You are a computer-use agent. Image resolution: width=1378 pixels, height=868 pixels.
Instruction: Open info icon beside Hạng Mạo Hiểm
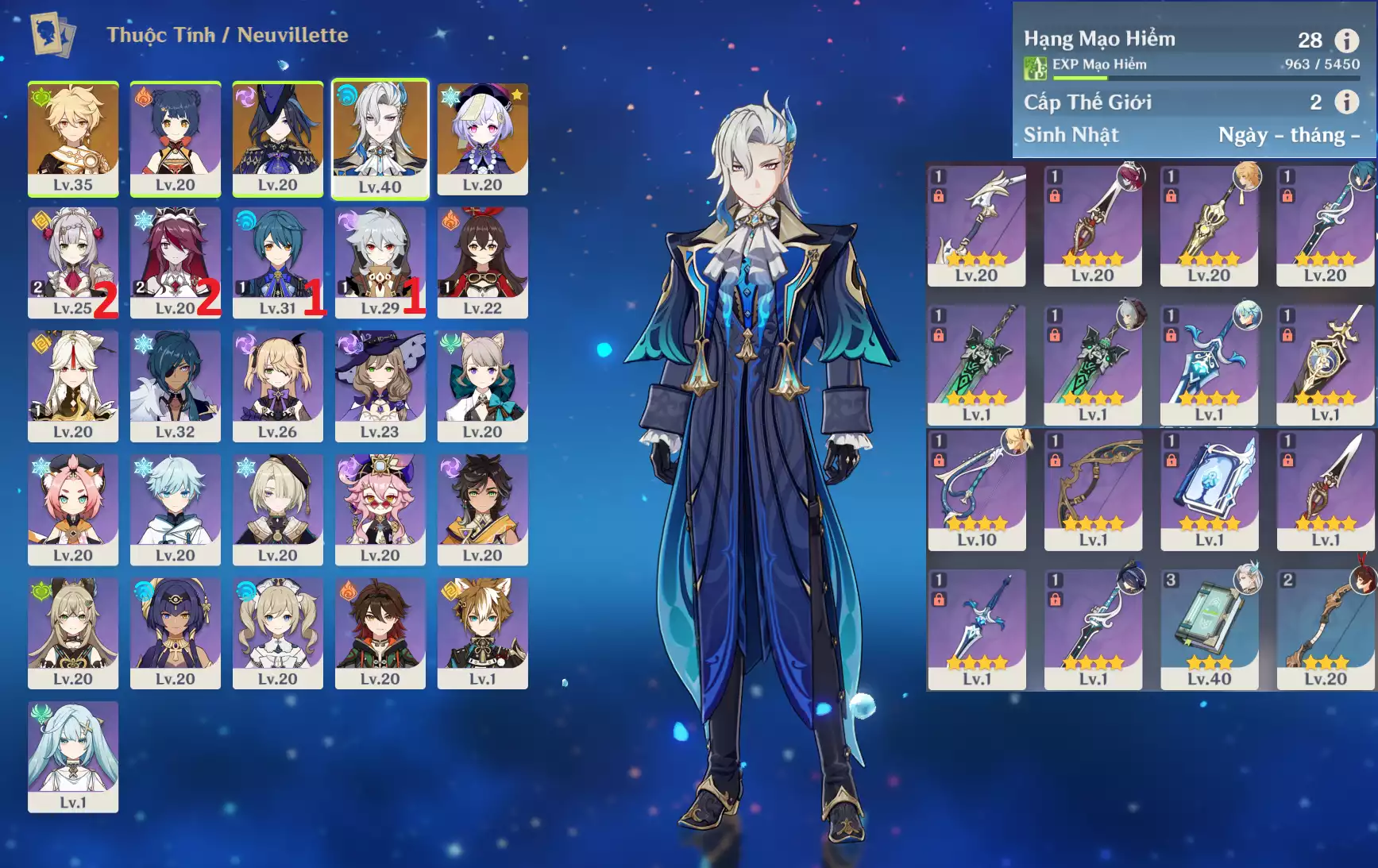pyautogui.click(x=1346, y=40)
